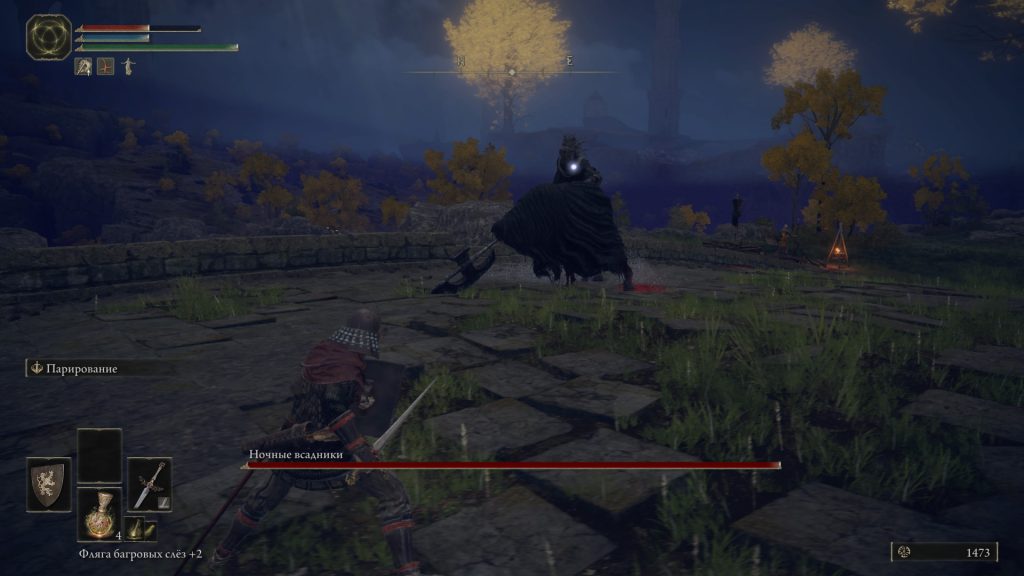Use the Flask of Crimson Tears slot
This screenshot has height=576, width=1024.
click(99, 515)
